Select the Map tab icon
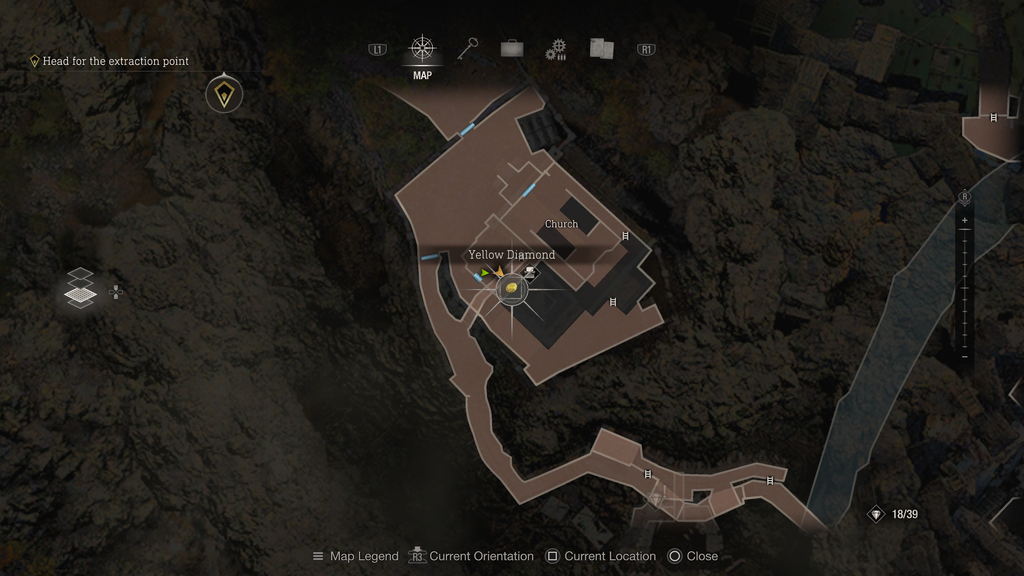Screen dimensions: 1024x576 (x=422, y=49)
